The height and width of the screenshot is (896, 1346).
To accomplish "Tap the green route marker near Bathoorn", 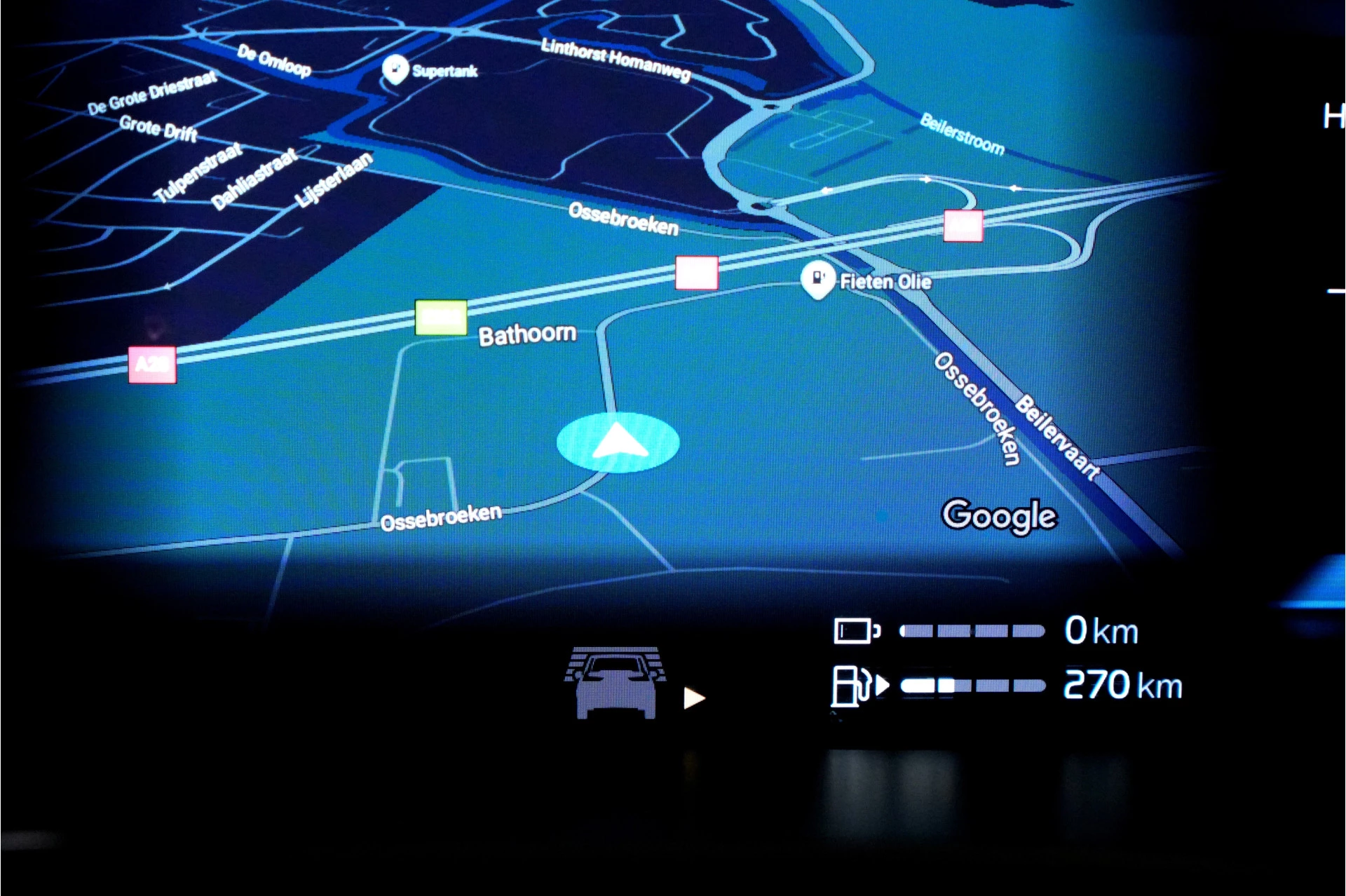I will pos(440,318).
